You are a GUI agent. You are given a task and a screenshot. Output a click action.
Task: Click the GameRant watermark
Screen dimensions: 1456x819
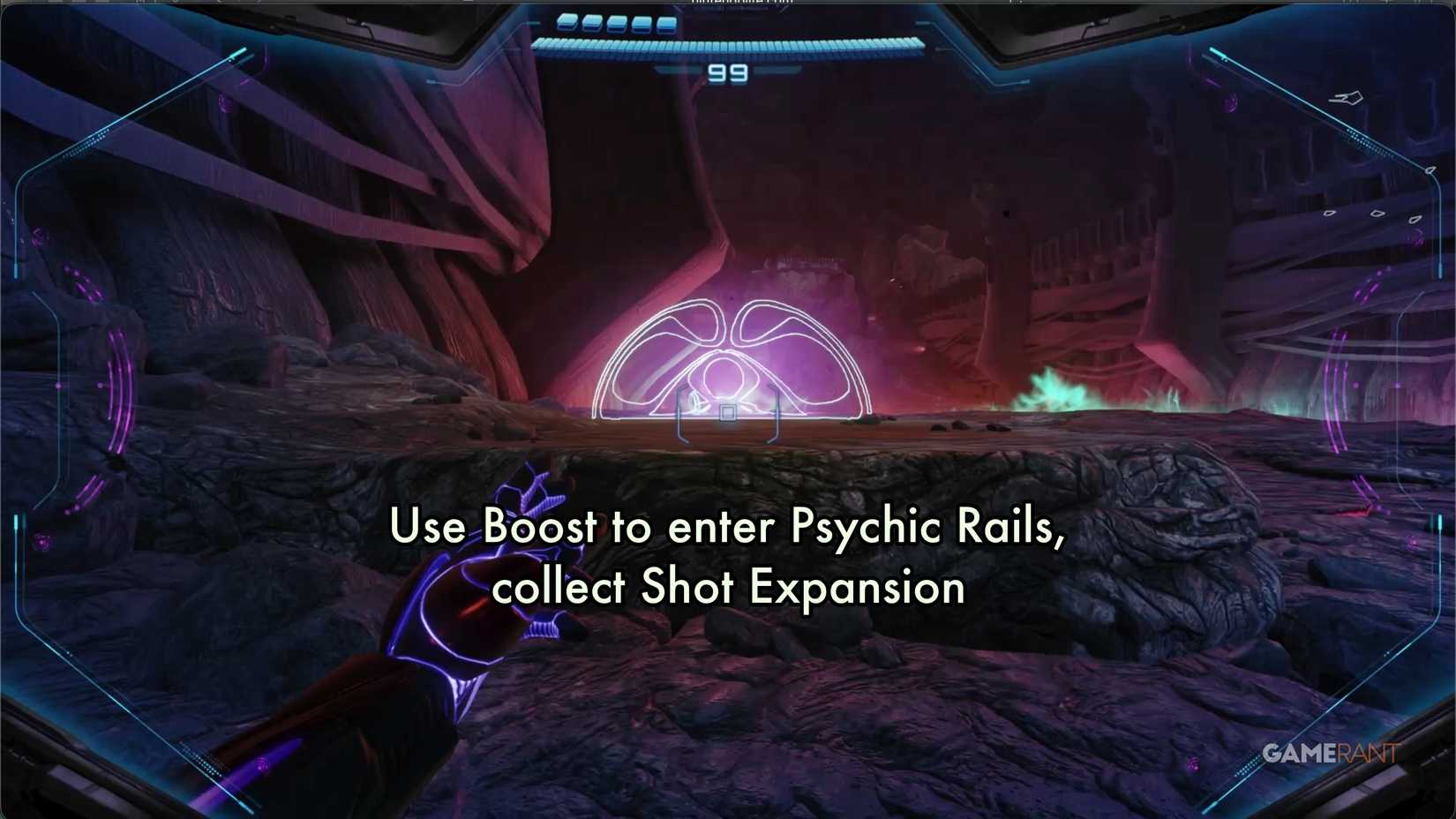coord(1331,752)
